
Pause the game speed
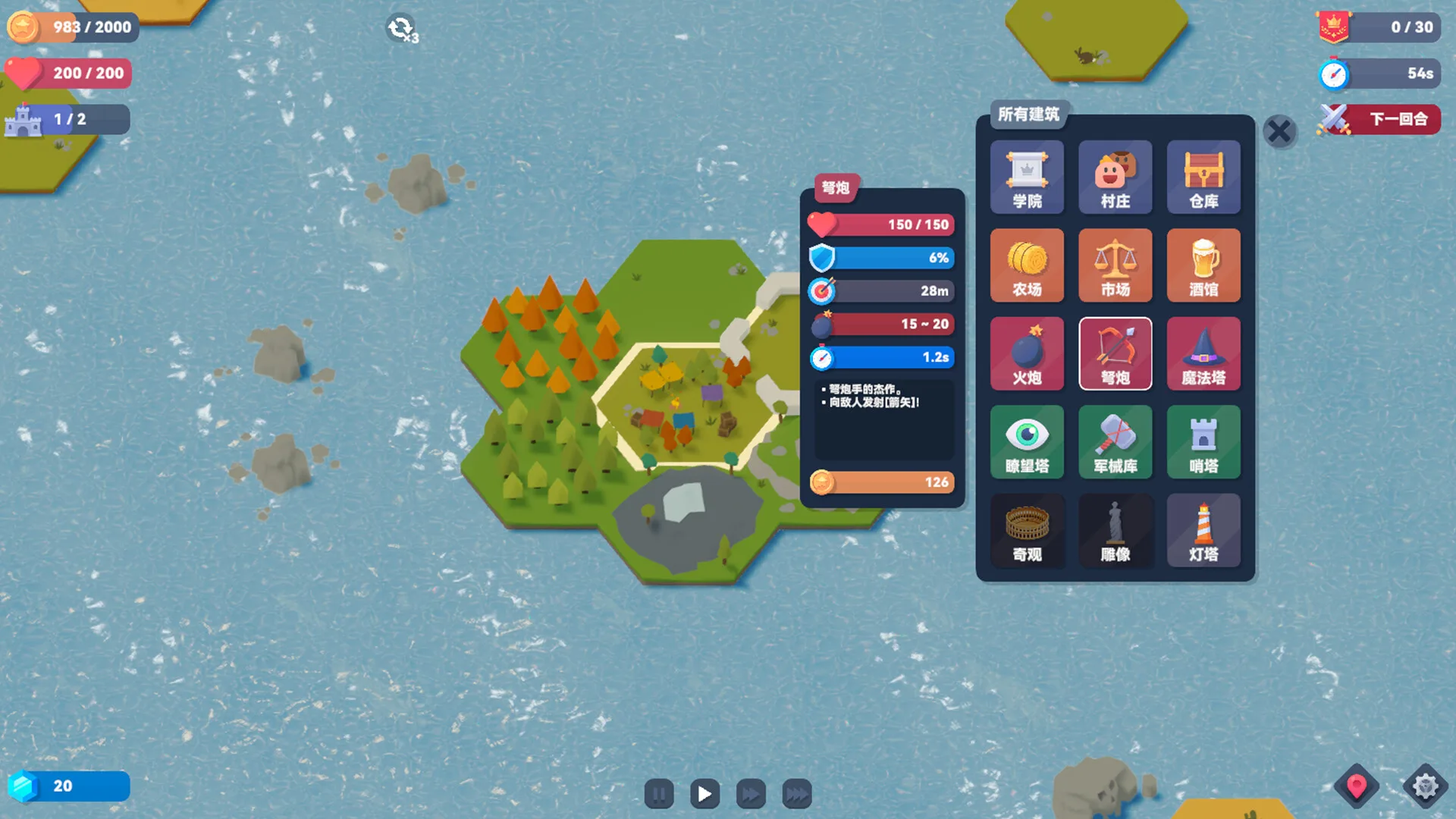[x=659, y=794]
